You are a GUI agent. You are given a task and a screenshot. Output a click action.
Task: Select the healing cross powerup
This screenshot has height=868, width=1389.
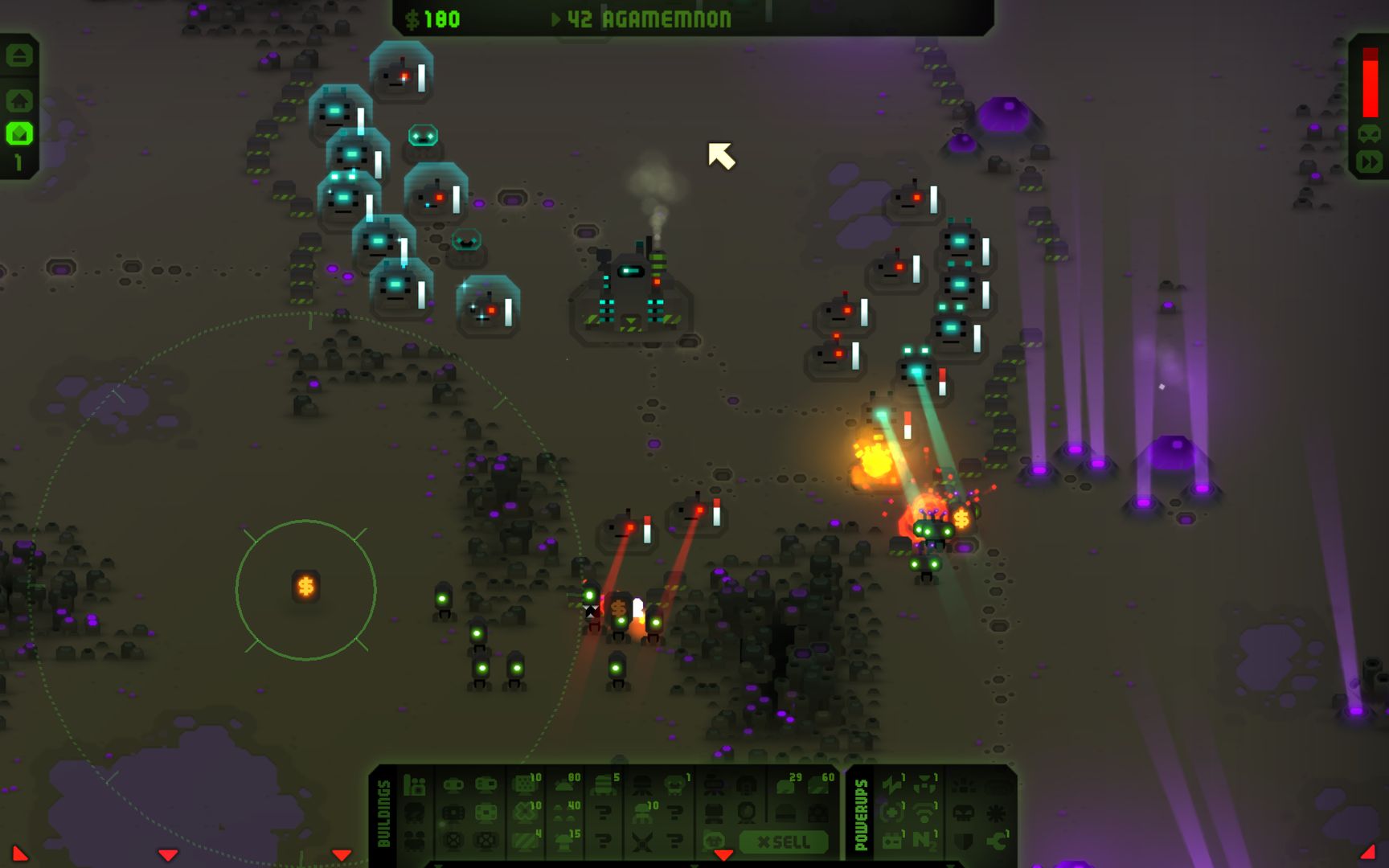(x=891, y=813)
